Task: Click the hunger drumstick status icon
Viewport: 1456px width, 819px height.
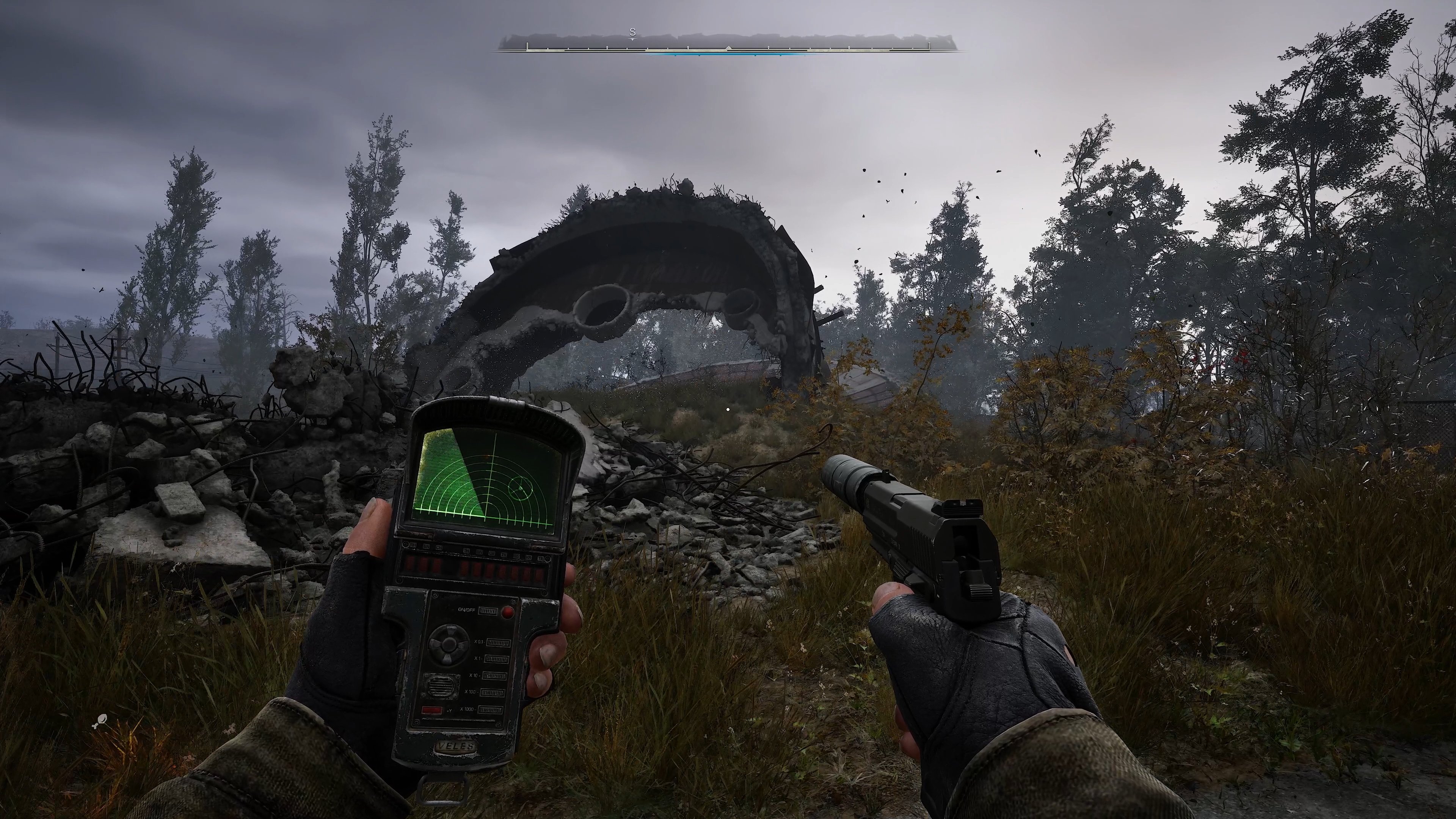Action: click(100, 721)
